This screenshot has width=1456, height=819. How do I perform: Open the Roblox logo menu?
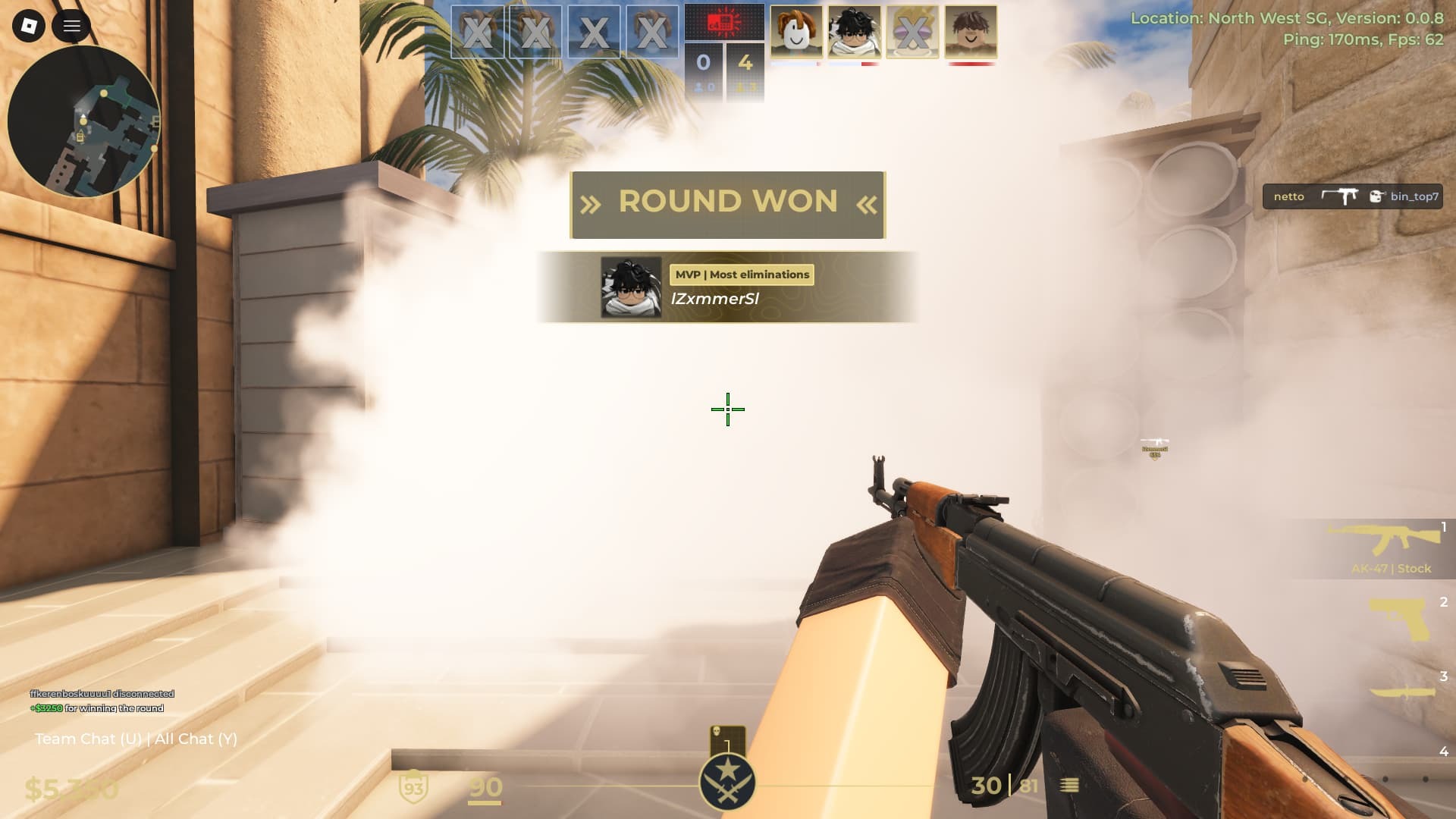(x=29, y=27)
